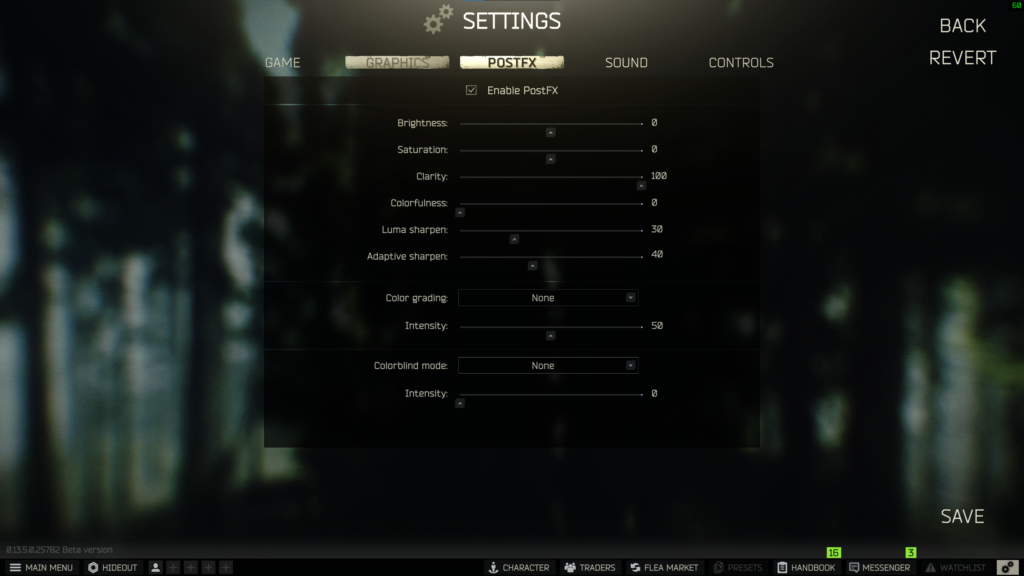
Task: Open the Messenger
Action: [879, 568]
